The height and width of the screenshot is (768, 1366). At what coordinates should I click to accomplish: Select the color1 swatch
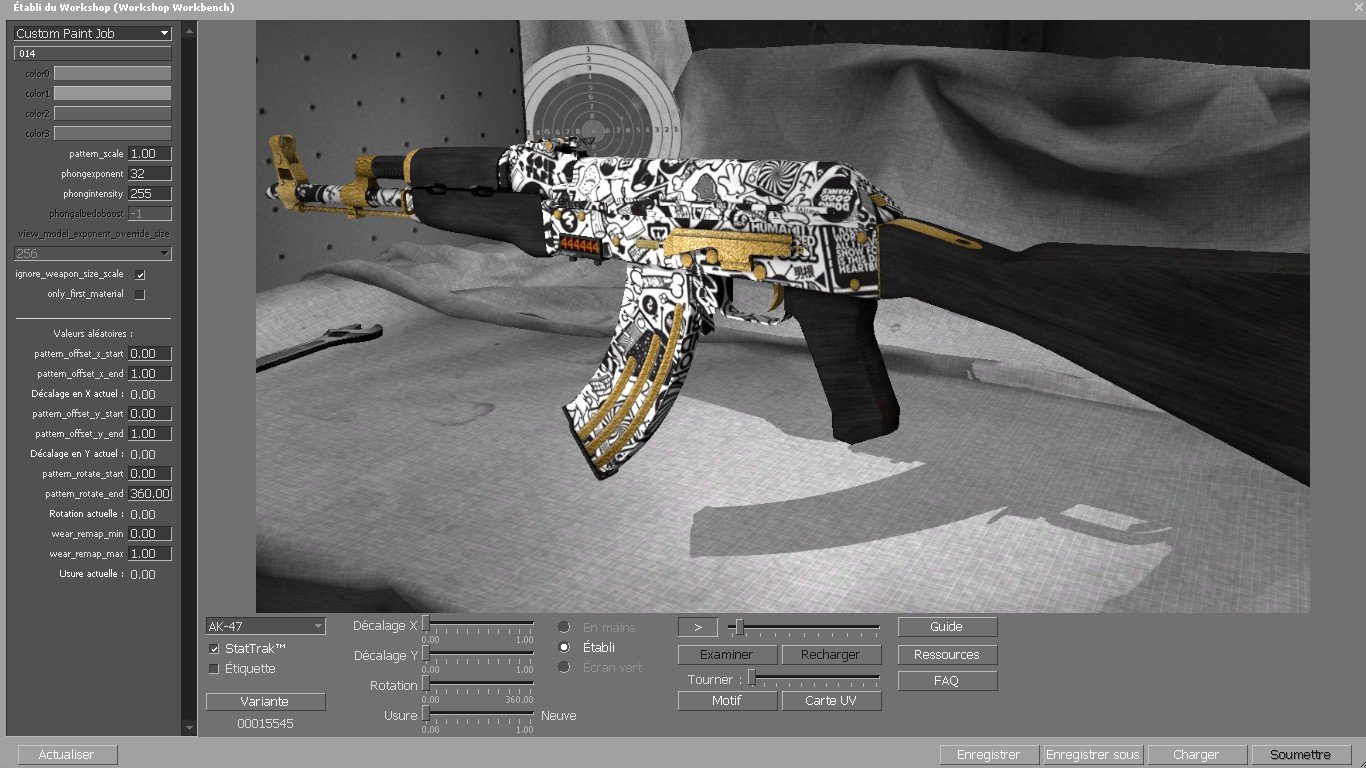pos(112,93)
